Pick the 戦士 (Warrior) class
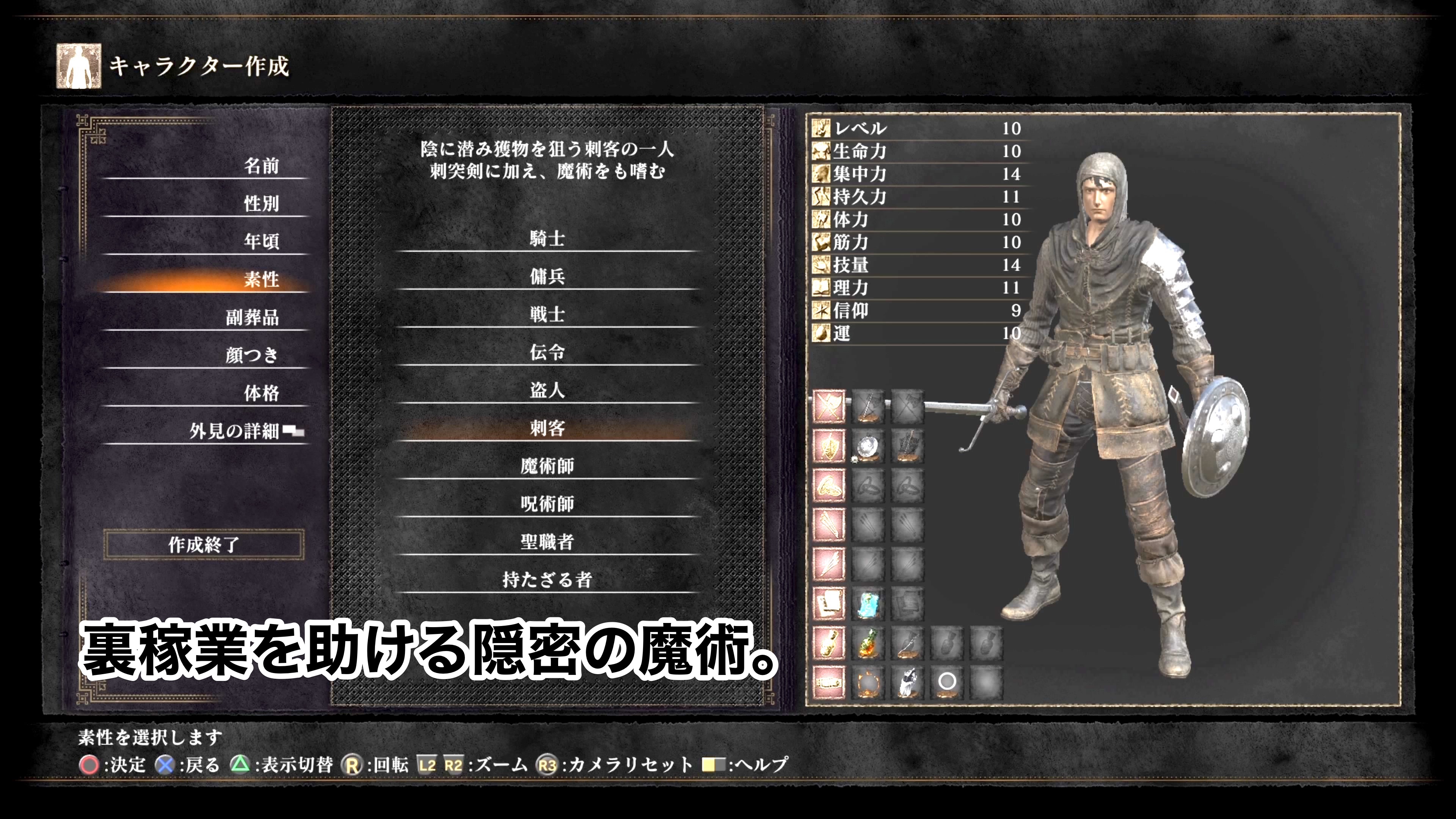The image size is (1456, 819). (546, 314)
